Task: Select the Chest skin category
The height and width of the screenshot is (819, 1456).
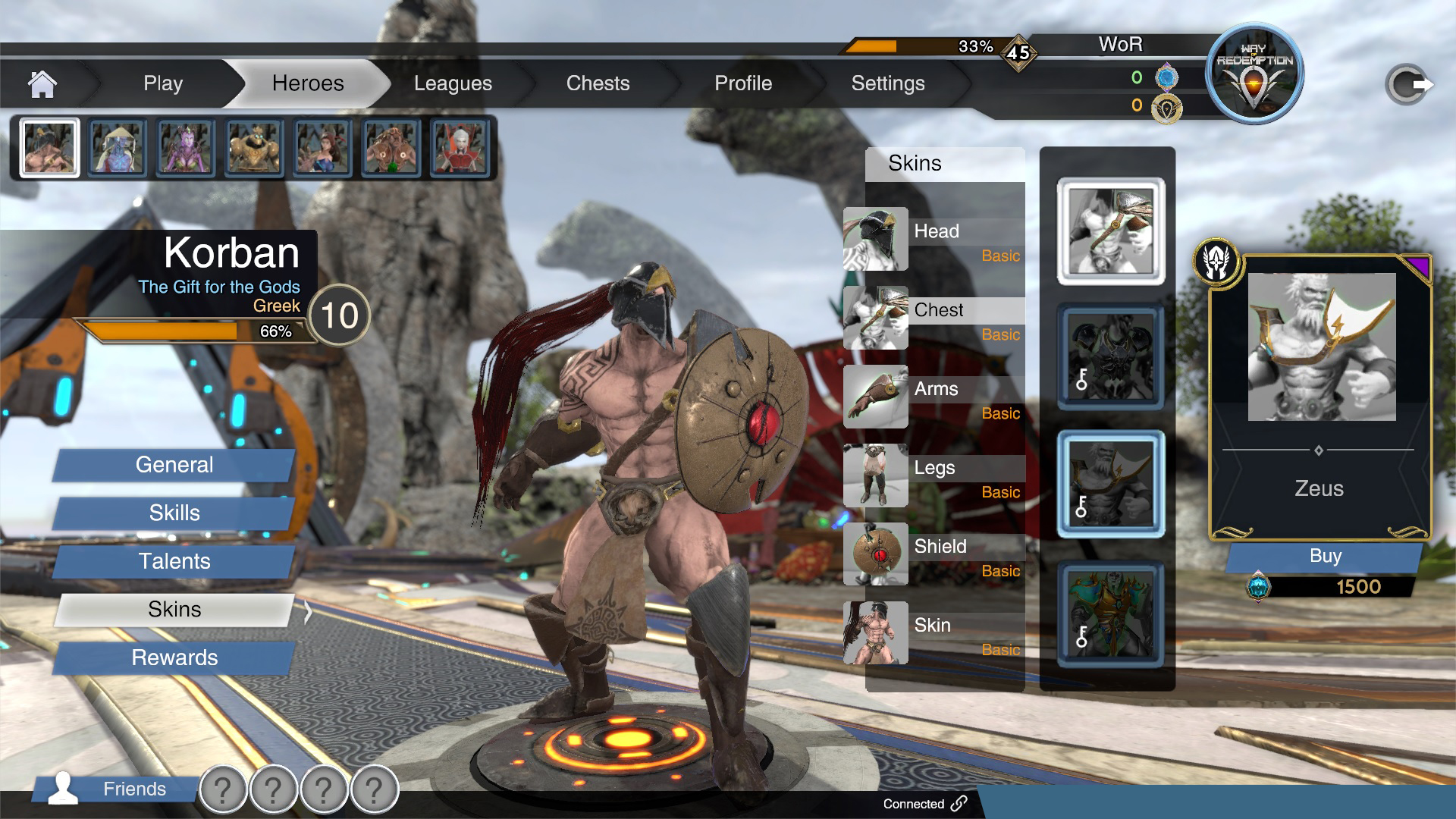Action: 935,318
